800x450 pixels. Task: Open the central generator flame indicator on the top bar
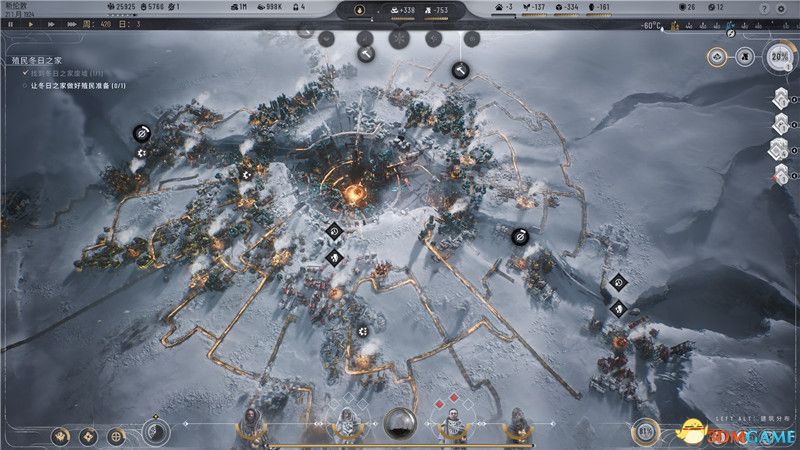click(x=360, y=9)
